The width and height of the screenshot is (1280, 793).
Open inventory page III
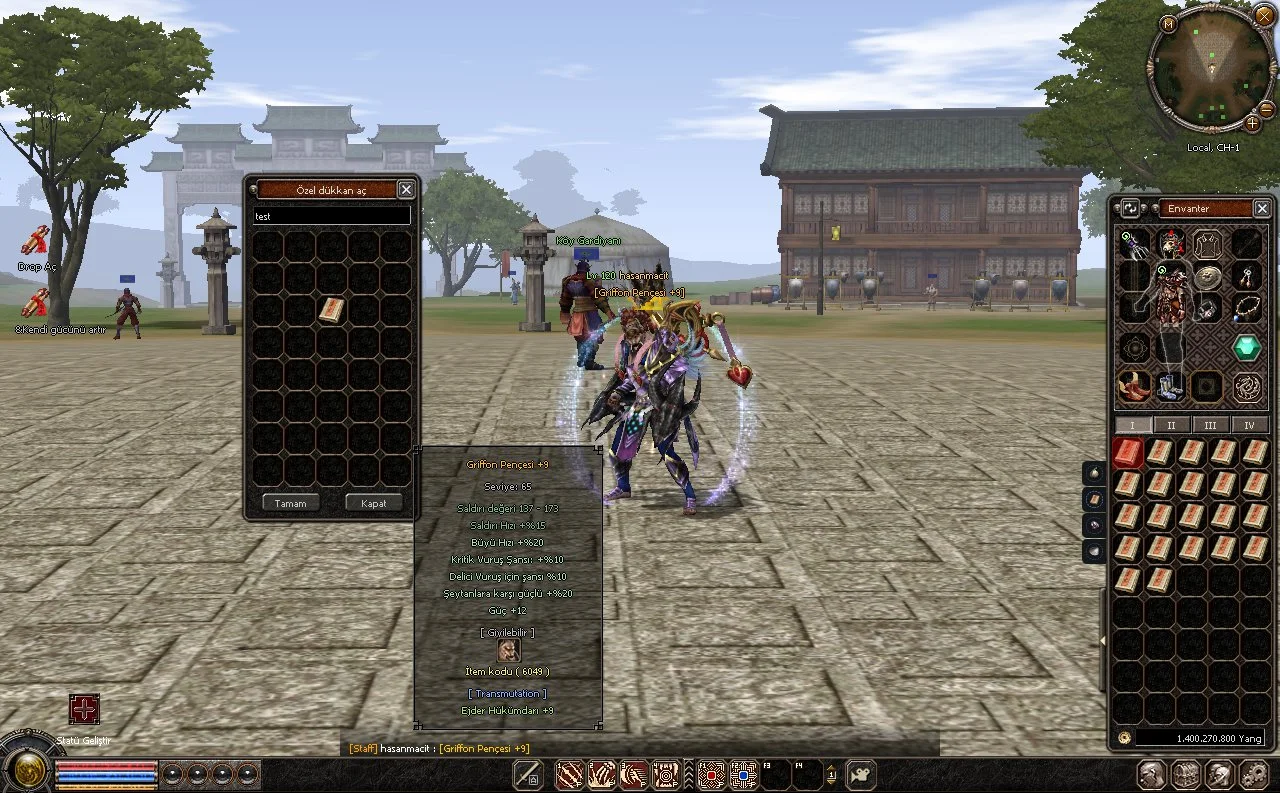[1210, 425]
